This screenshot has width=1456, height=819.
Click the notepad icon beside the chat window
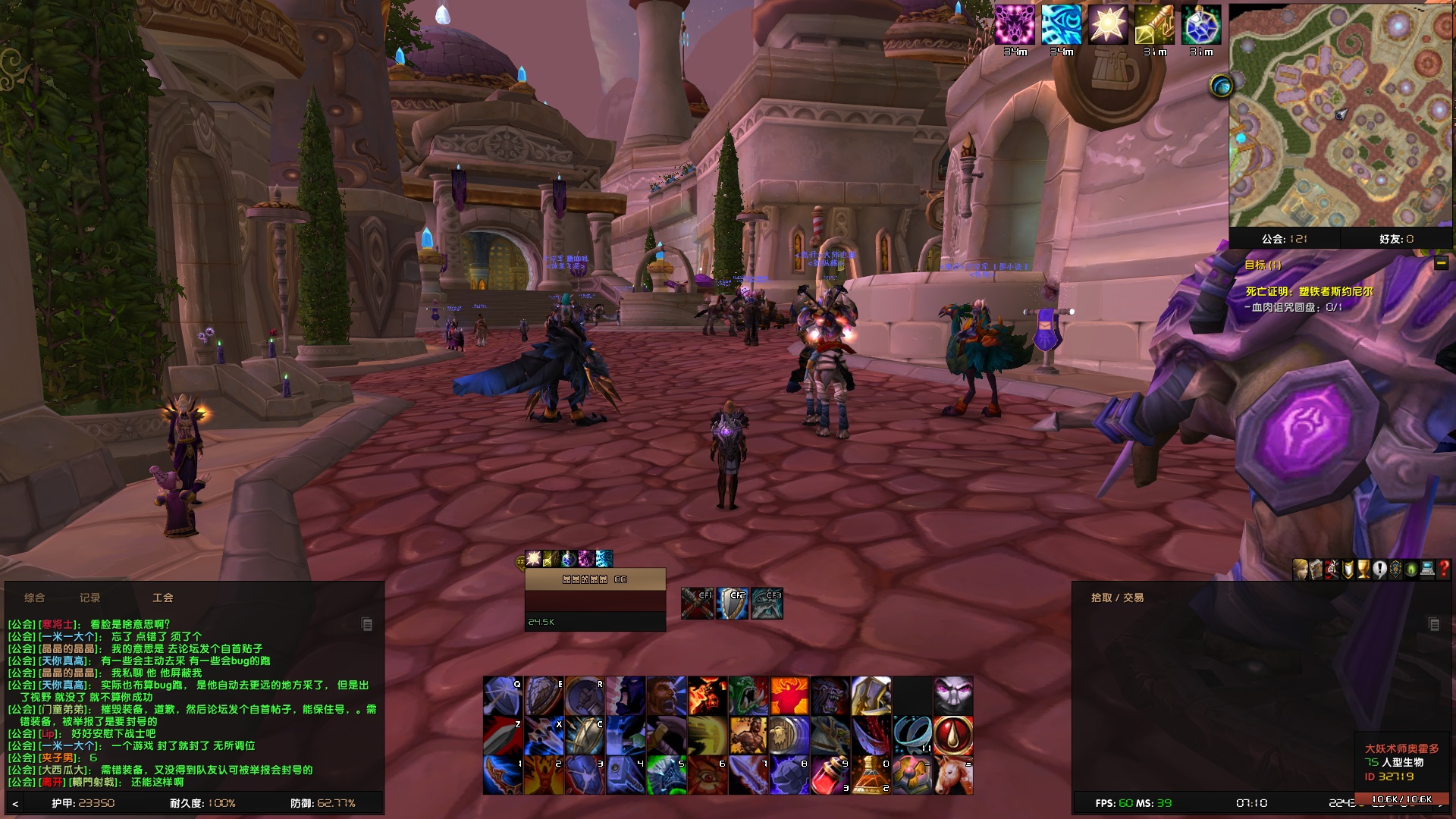(367, 623)
